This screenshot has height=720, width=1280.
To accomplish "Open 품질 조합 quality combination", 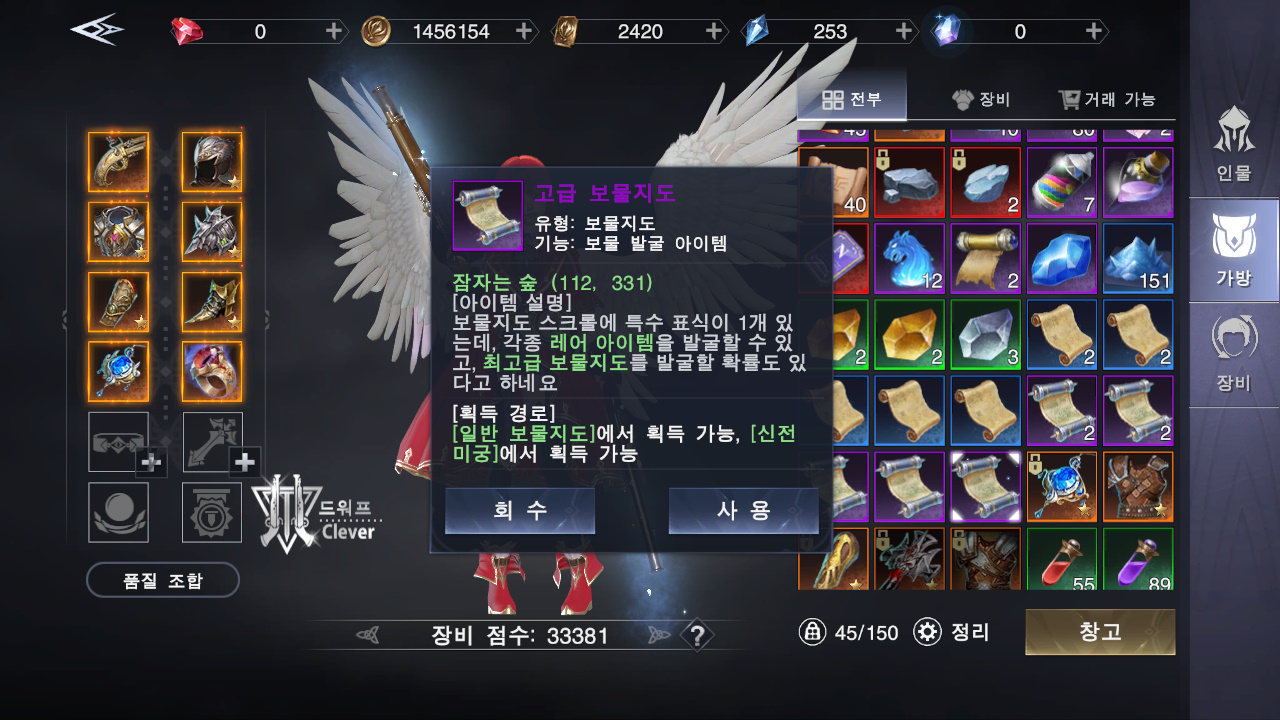I will (163, 580).
